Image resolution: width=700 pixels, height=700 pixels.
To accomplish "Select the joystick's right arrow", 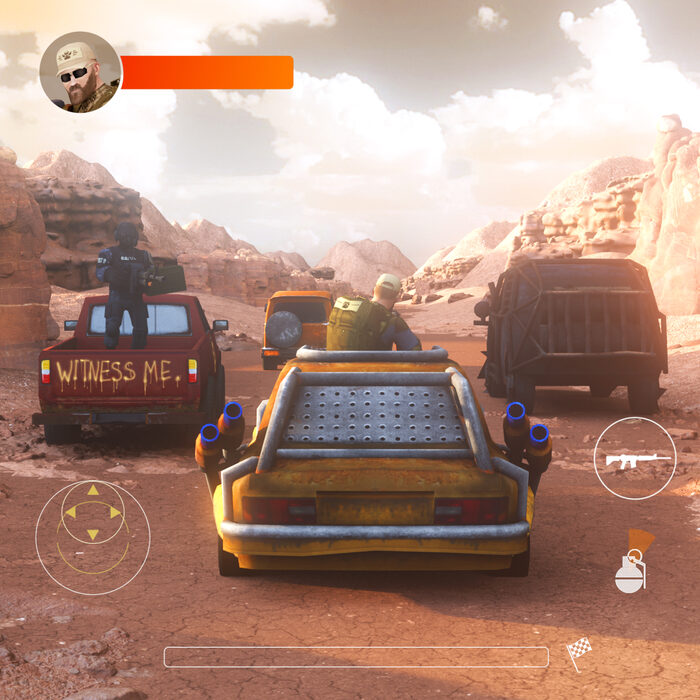I will pyautogui.click(x=116, y=512).
